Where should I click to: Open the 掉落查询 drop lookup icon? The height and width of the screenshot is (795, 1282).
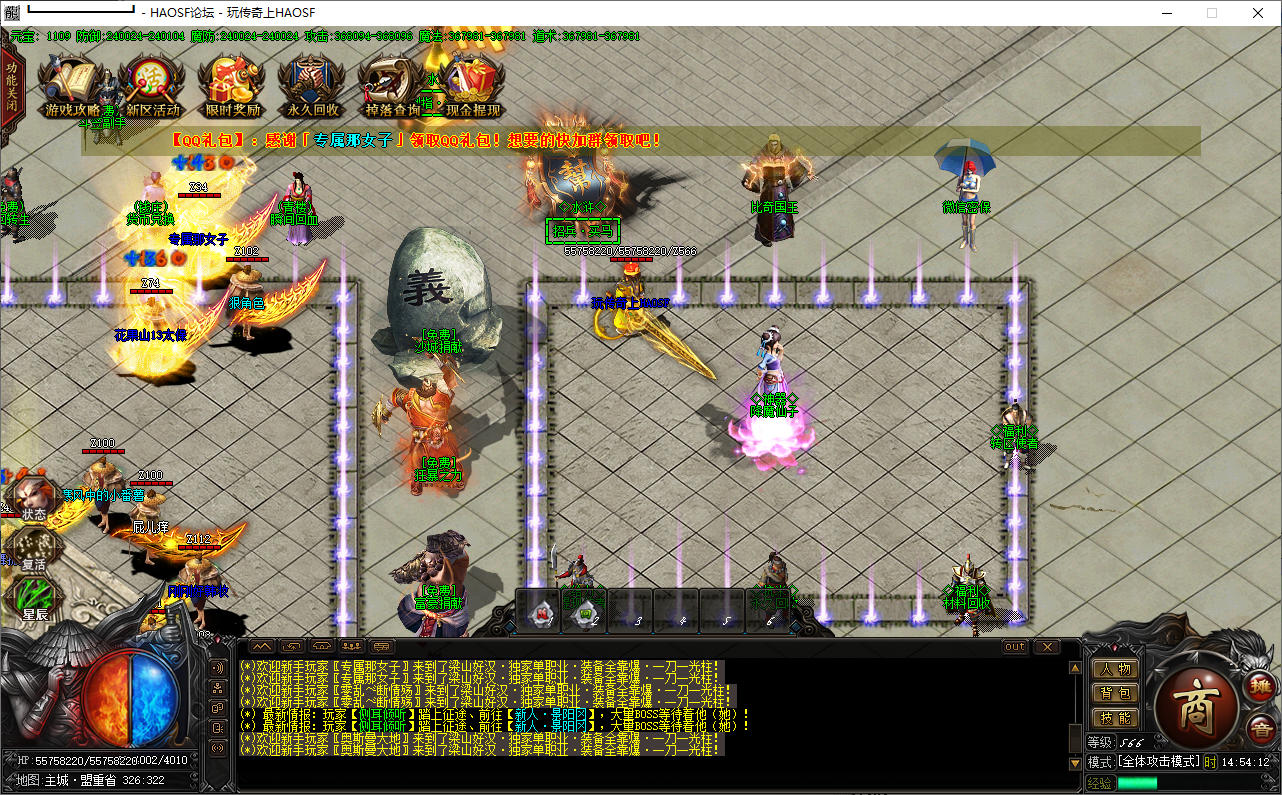pyautogui.click(x=392, y=87)
